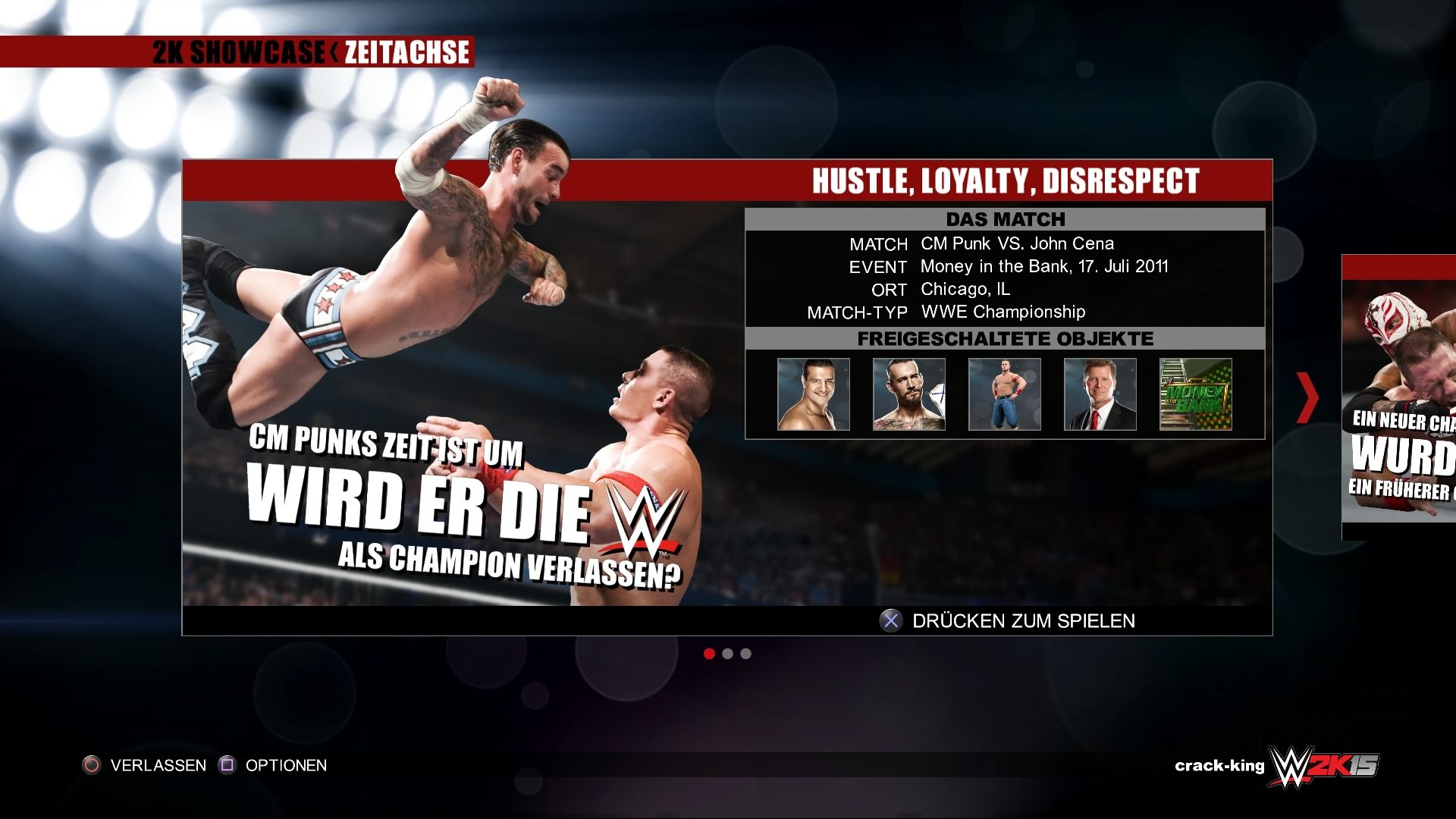
Task: Select the first pagination dot
Action: click(710, 654)
